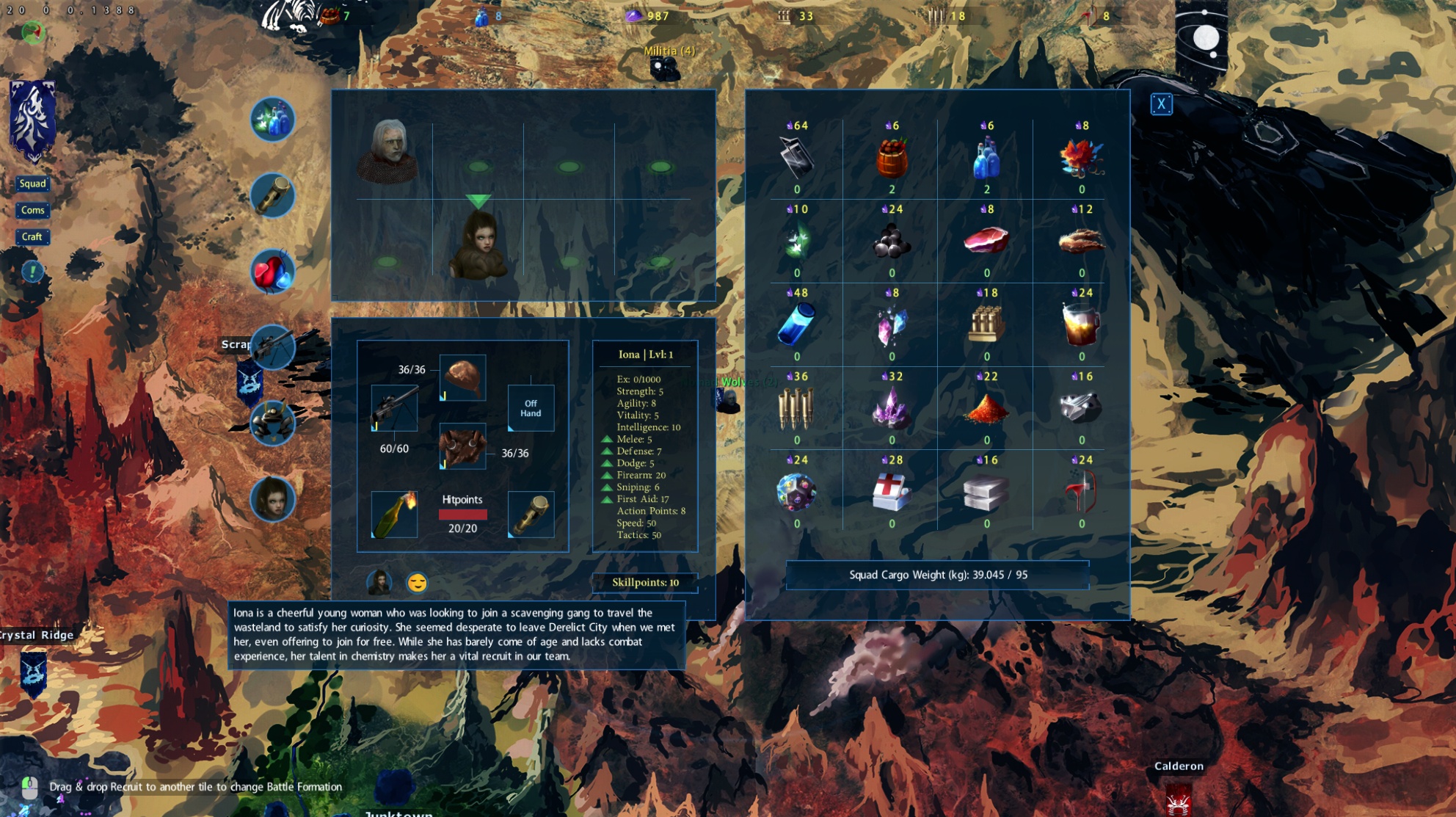Open the faction wolf banner

[x=32, y=119]
